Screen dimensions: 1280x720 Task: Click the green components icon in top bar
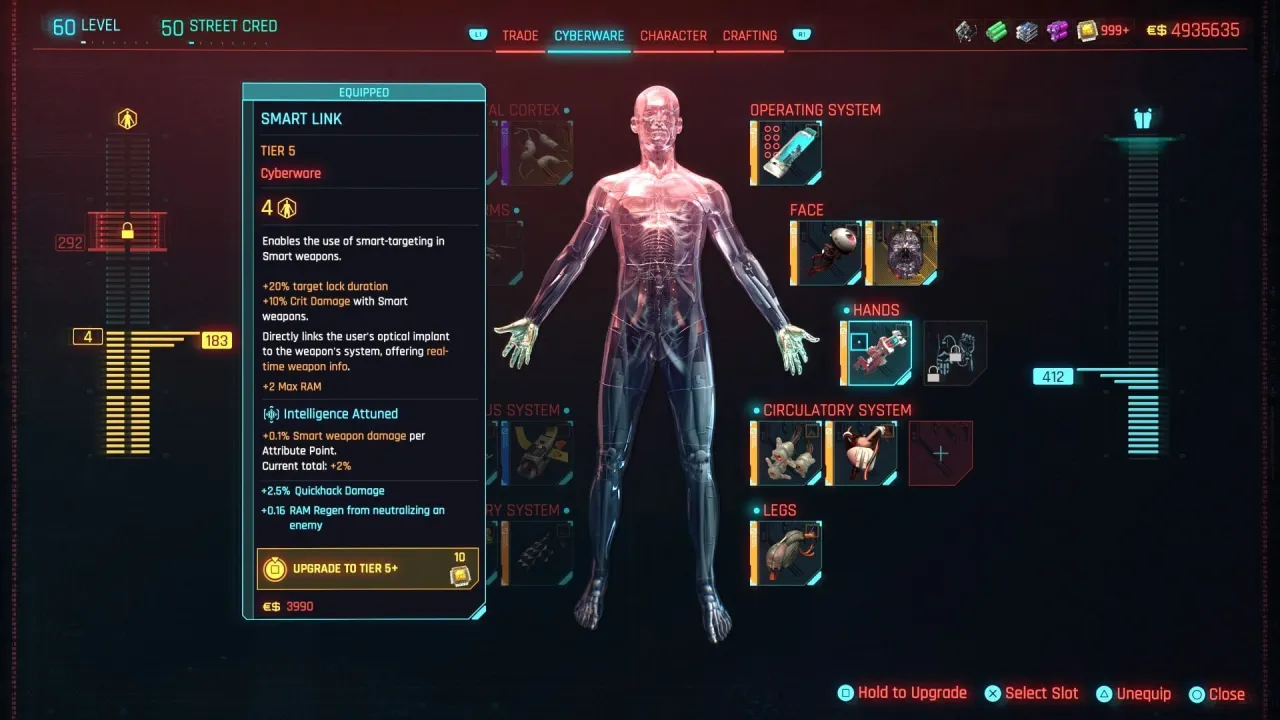994,31
